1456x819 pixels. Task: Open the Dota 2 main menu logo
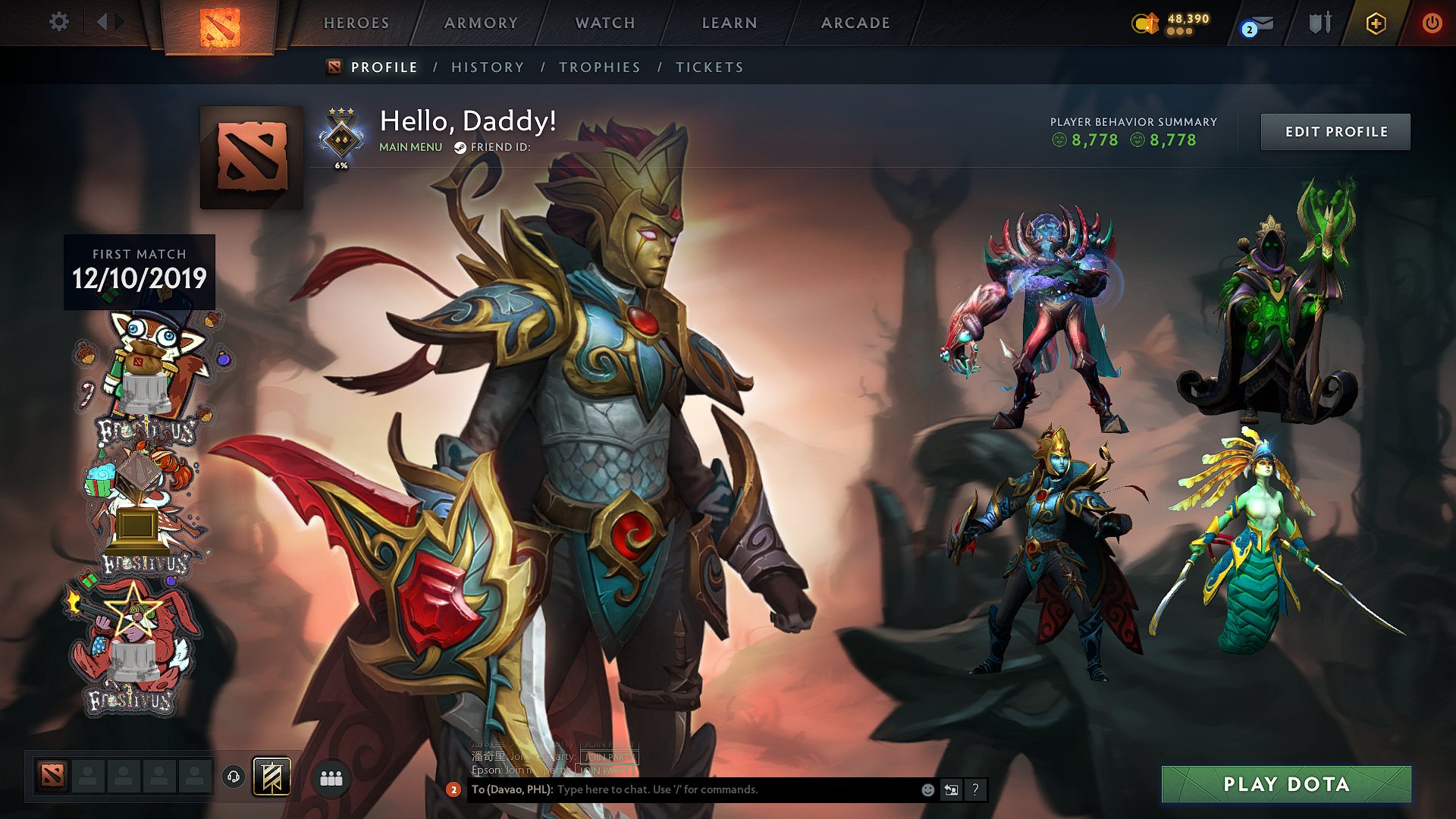click(x=218, y=23)
